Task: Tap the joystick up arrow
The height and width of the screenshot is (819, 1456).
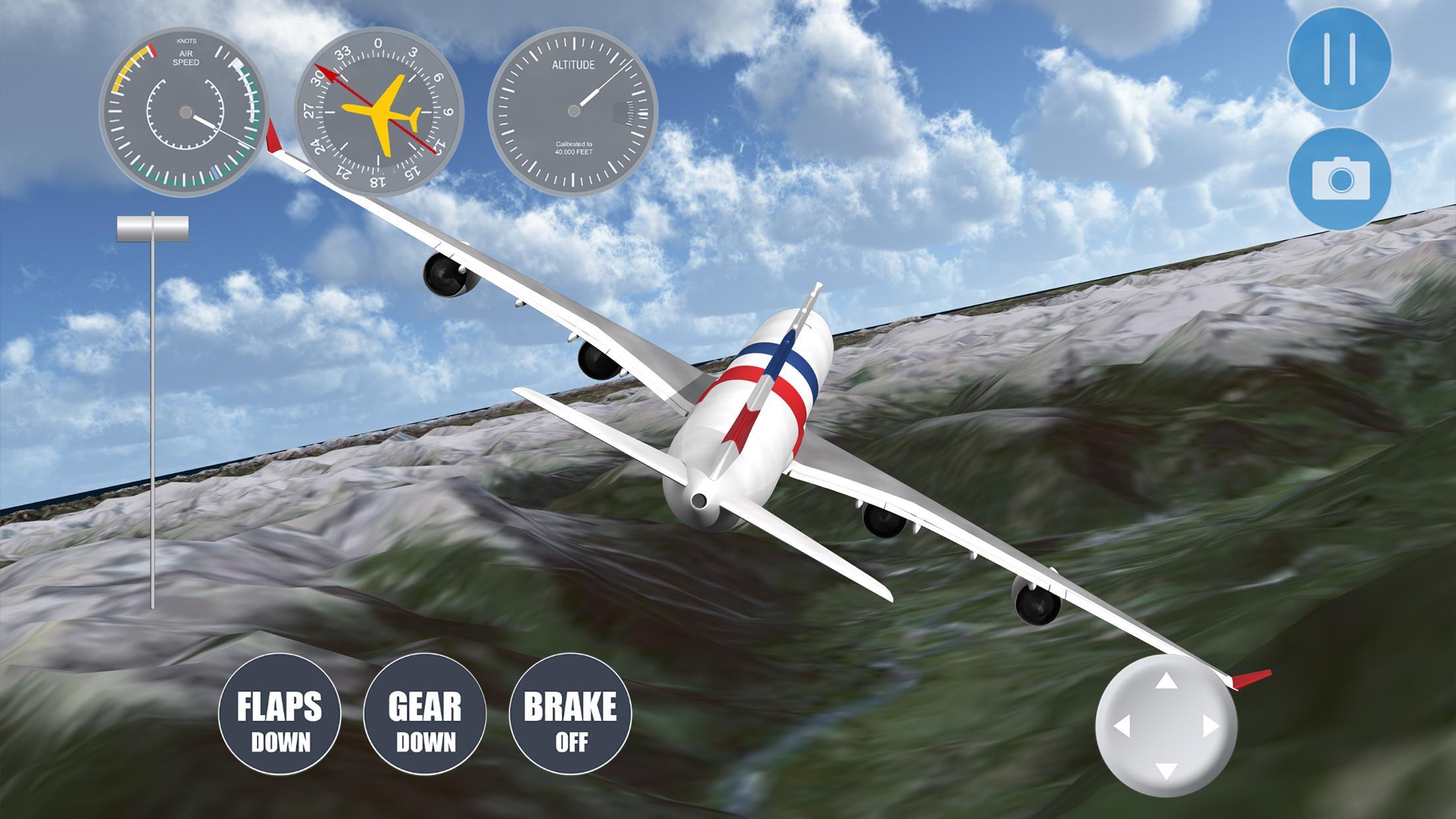Action: click(1167, 682)
